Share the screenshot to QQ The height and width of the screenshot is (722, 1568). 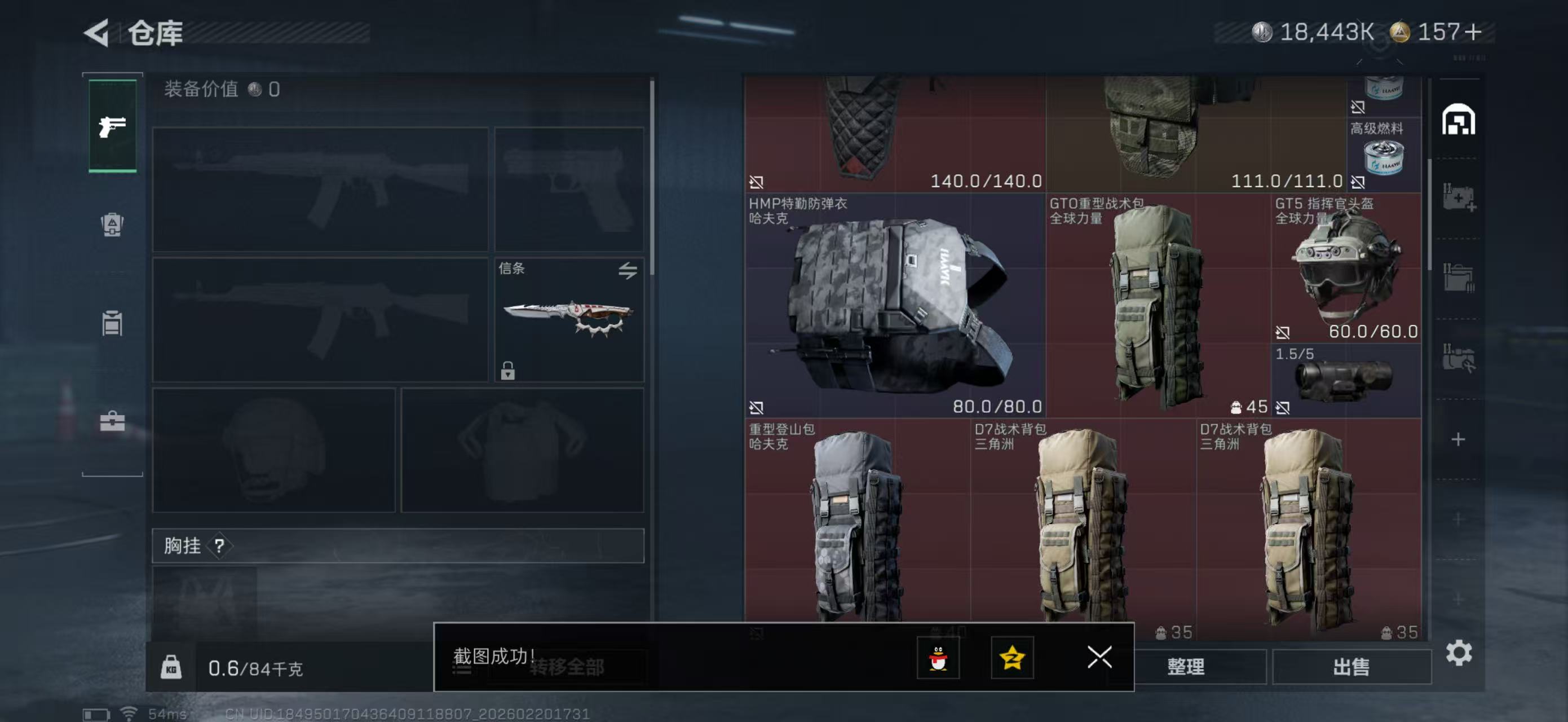(x=938, y=657)
